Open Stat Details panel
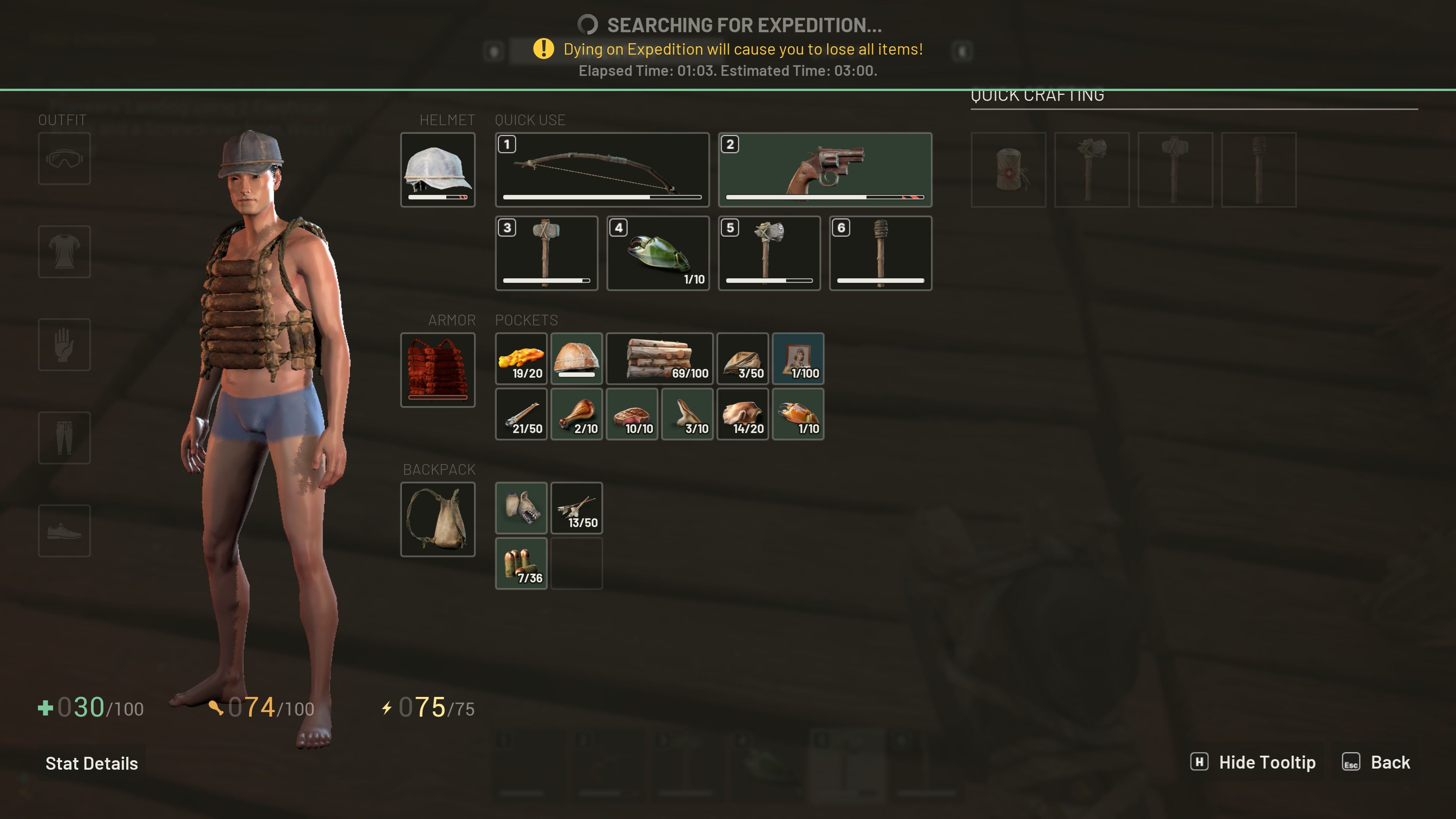The image size is (1456, 819). 91,763
